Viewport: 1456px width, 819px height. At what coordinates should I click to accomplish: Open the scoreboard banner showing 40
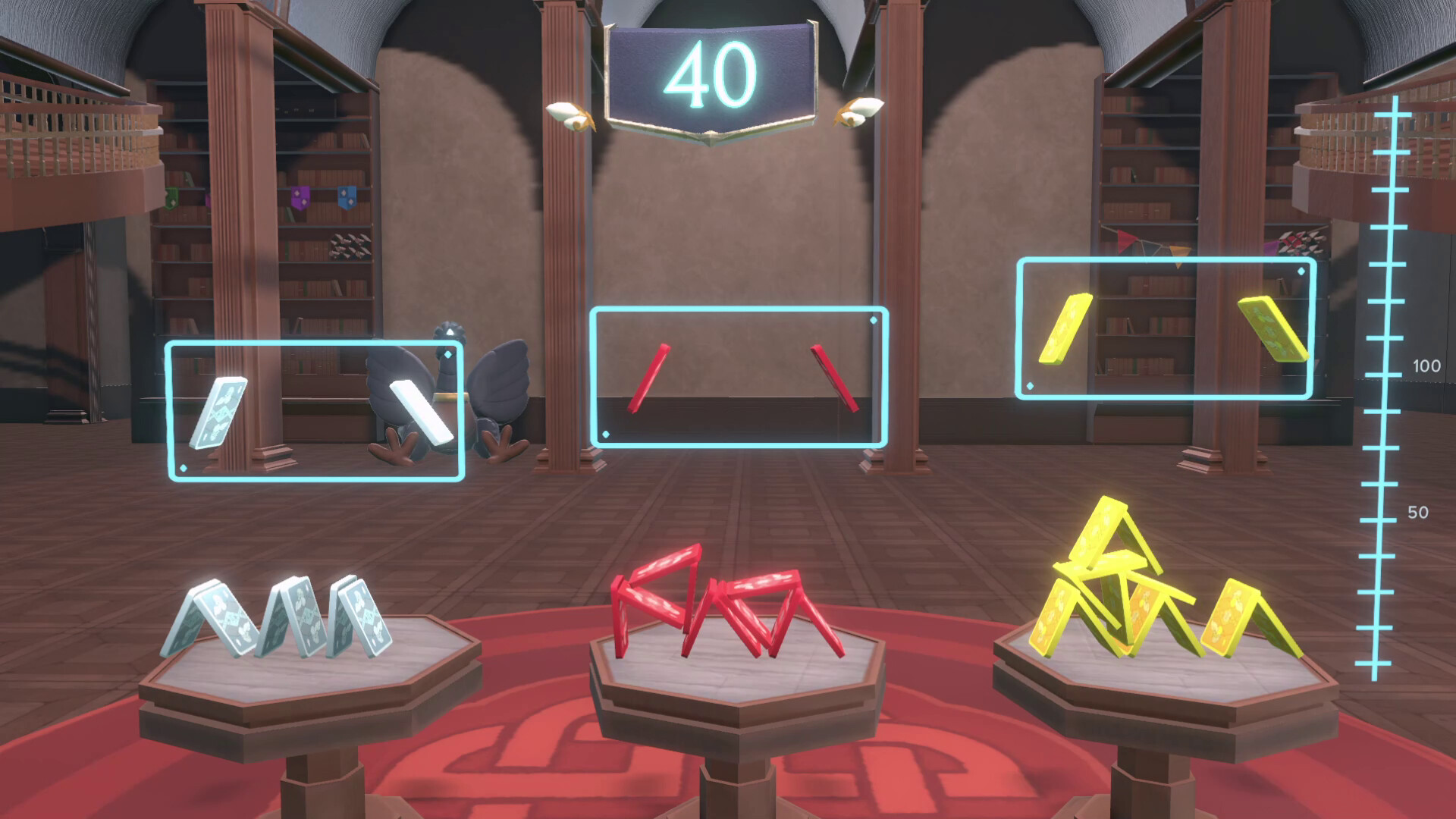click(x=713, y=72)
